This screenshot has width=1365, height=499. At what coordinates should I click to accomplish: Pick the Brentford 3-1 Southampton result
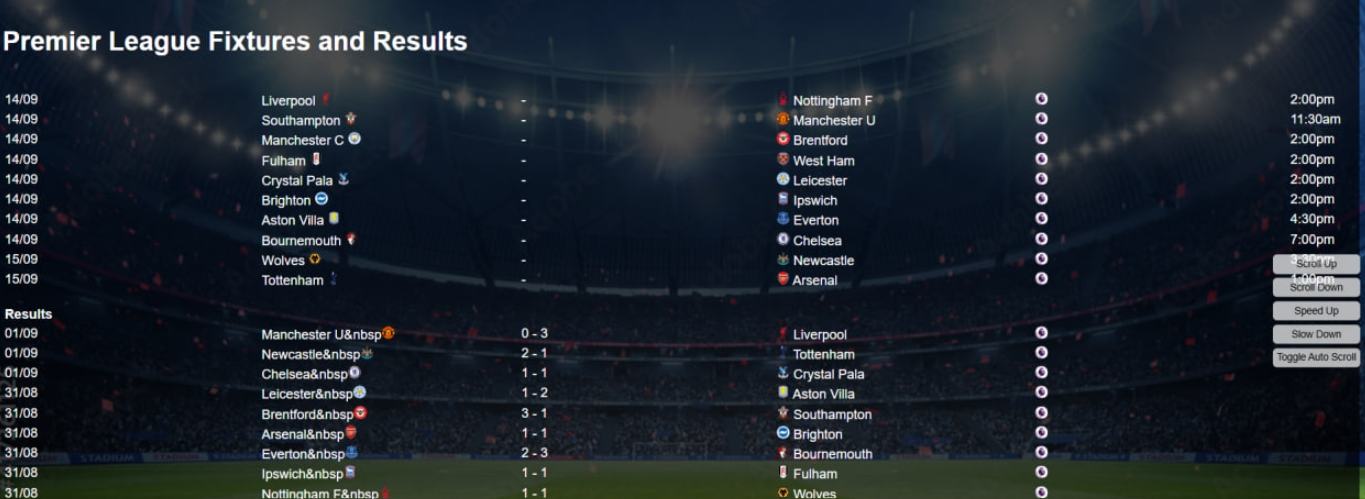coord(534,414)
